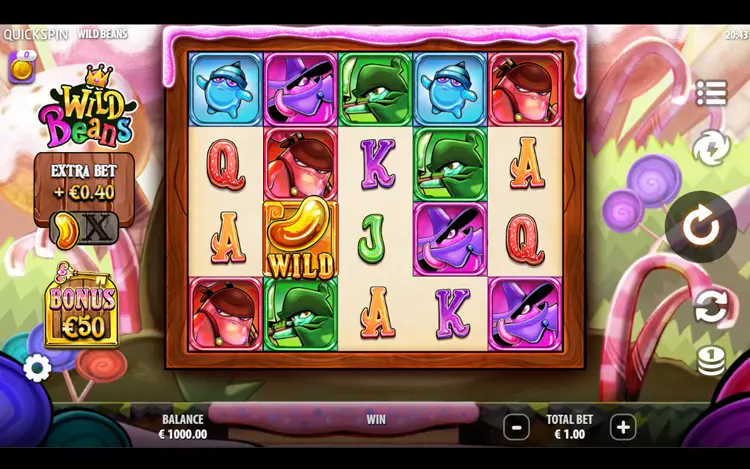Image resolution: width=750 pixels, height=469 pixels.
Task: Decrease total bet with the minus button
Action: (516, 427)
